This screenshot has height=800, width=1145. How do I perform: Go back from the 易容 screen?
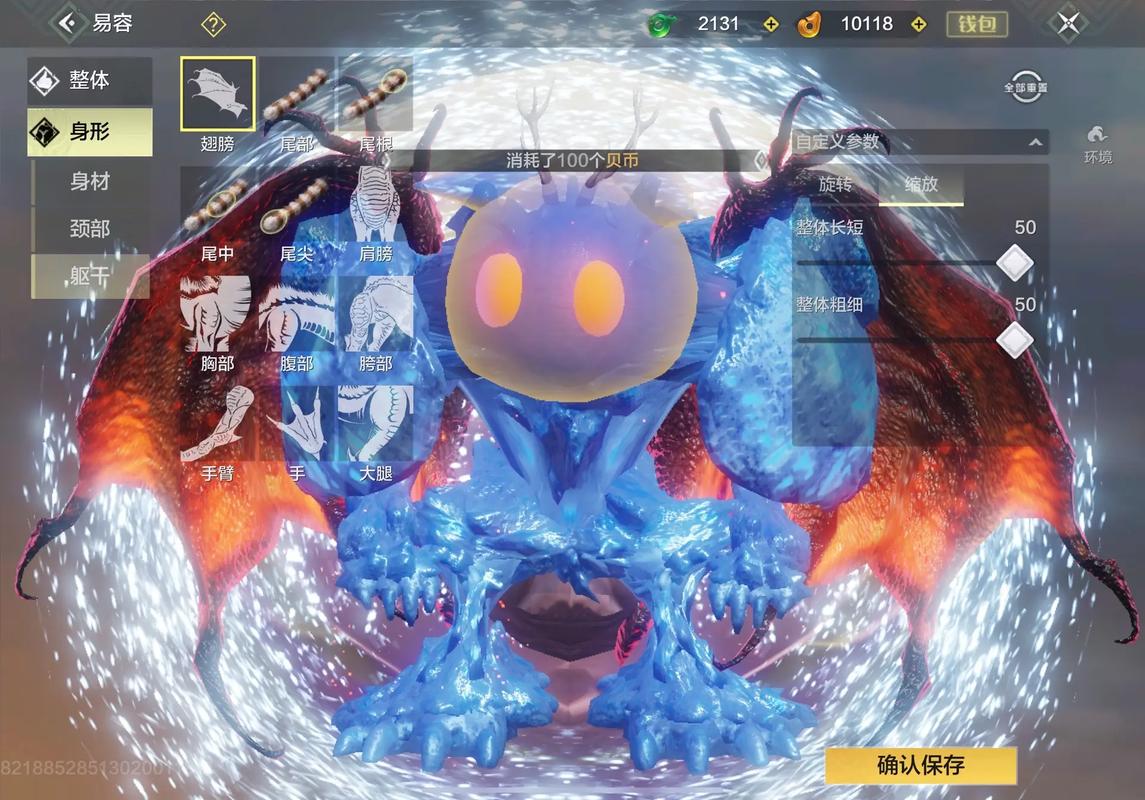[67, 22]
